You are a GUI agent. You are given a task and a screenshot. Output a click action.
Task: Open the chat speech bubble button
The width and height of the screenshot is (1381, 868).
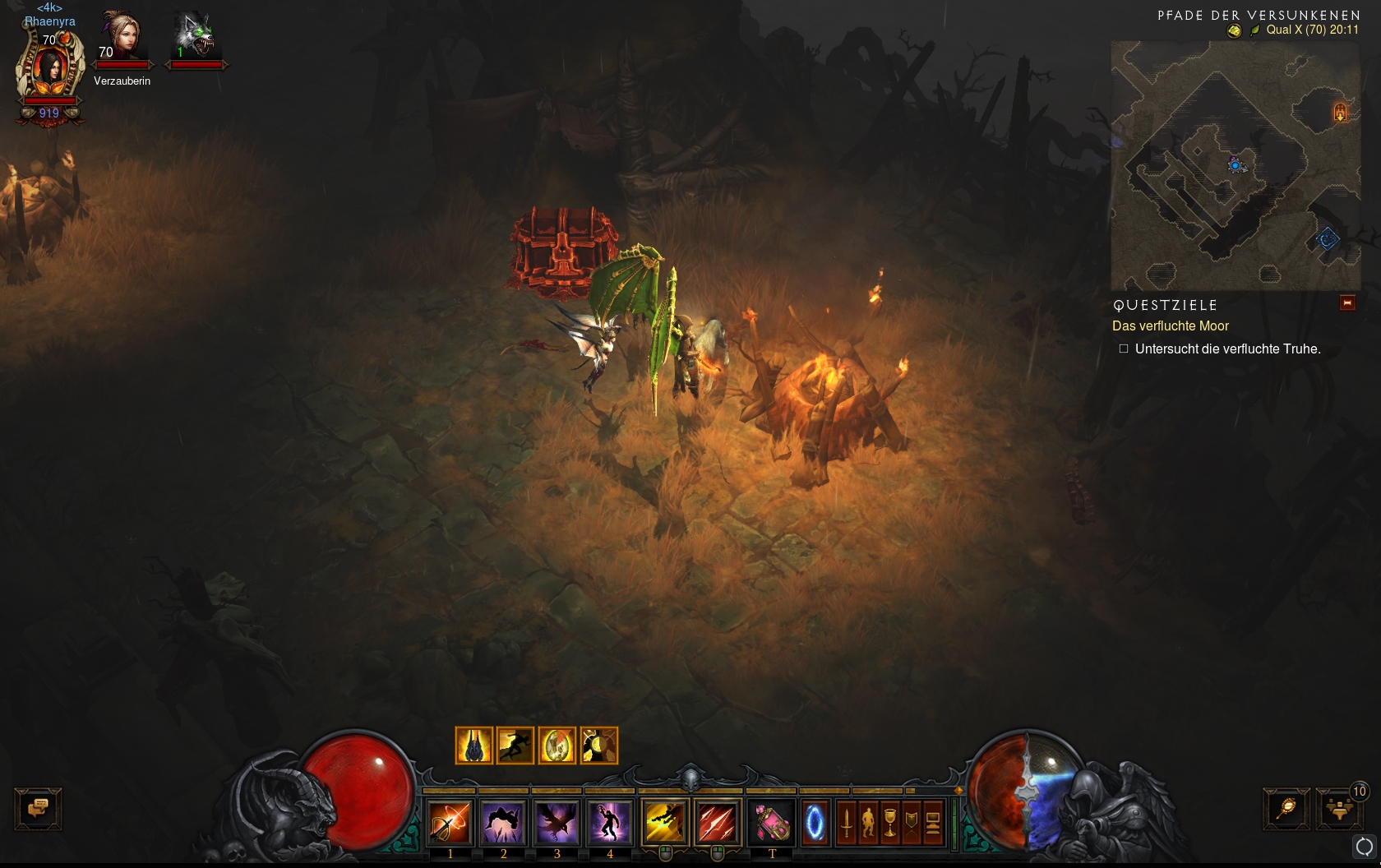[x=38, y=808]
